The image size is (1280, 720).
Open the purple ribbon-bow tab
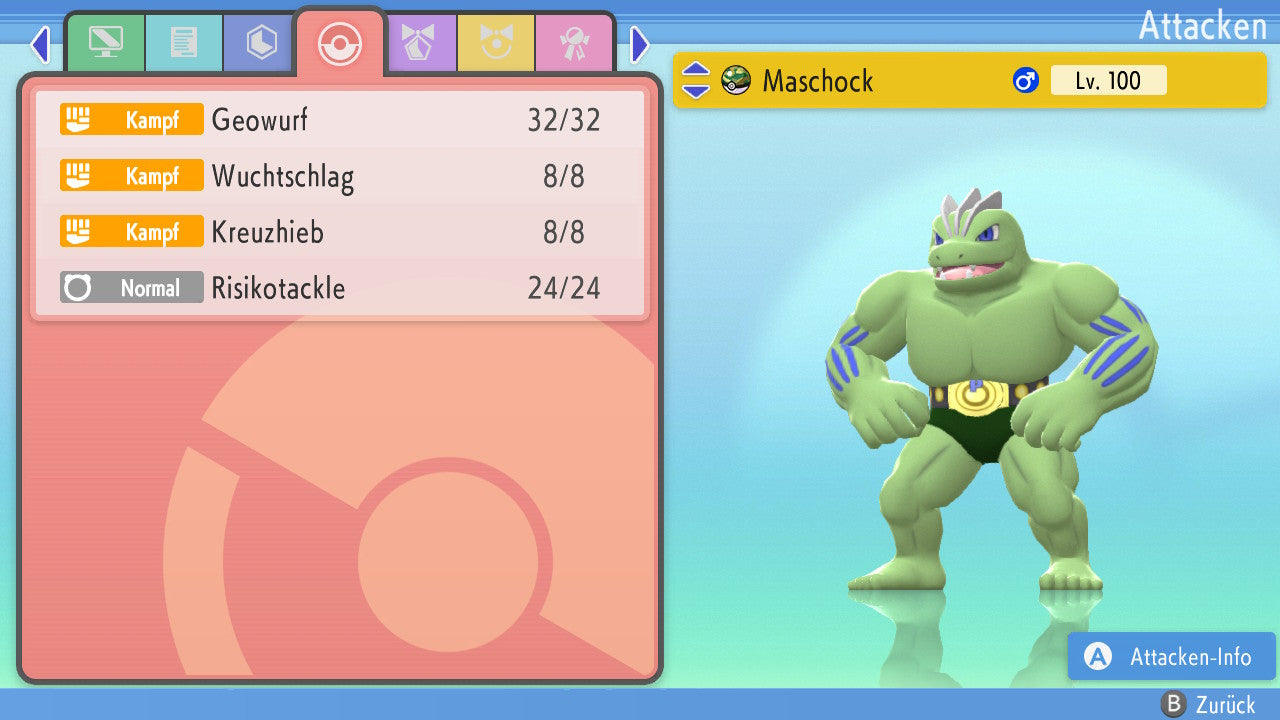coord(418,43)
